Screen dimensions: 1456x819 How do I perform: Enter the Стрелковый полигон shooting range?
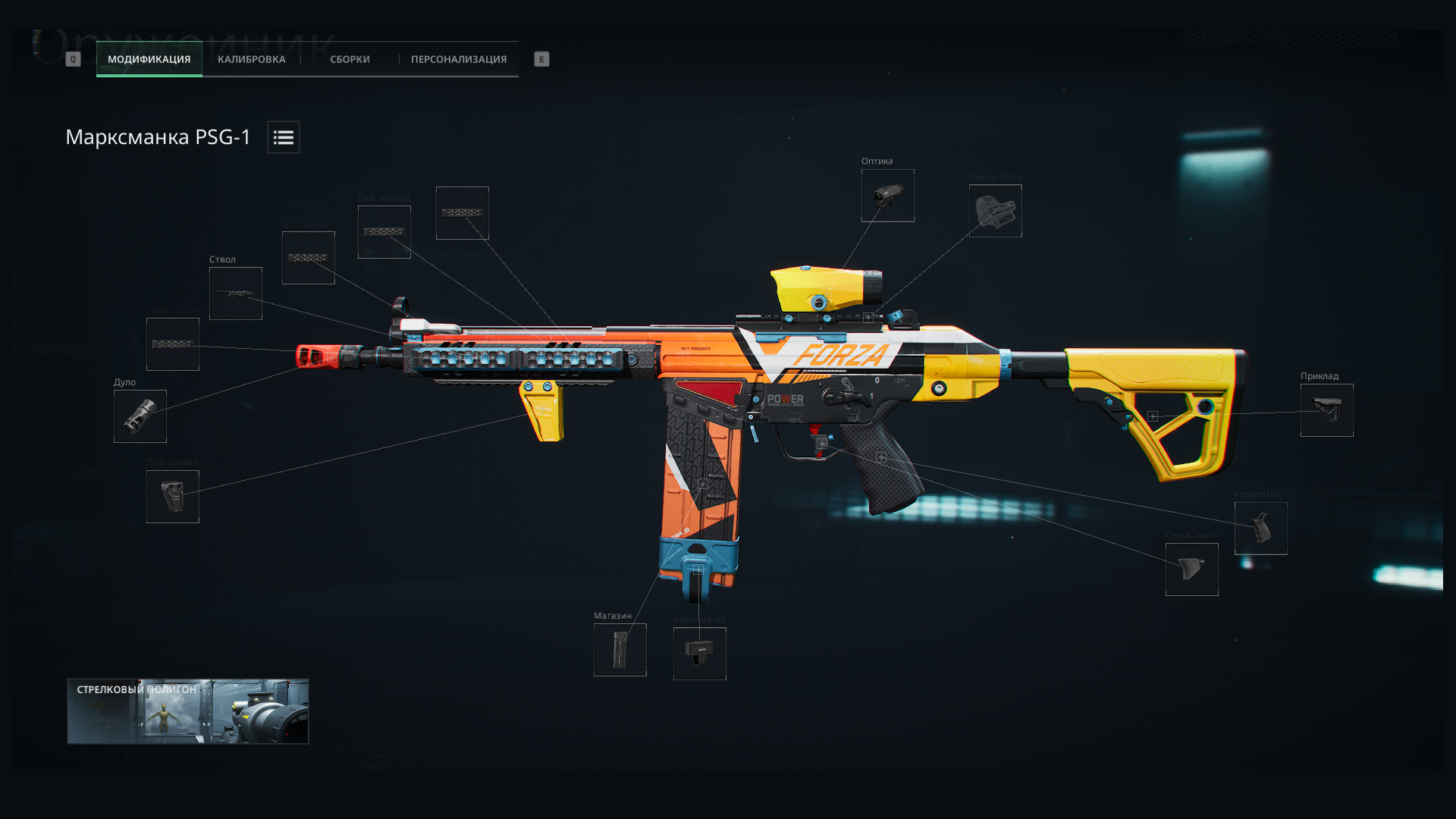pos(187,711)
